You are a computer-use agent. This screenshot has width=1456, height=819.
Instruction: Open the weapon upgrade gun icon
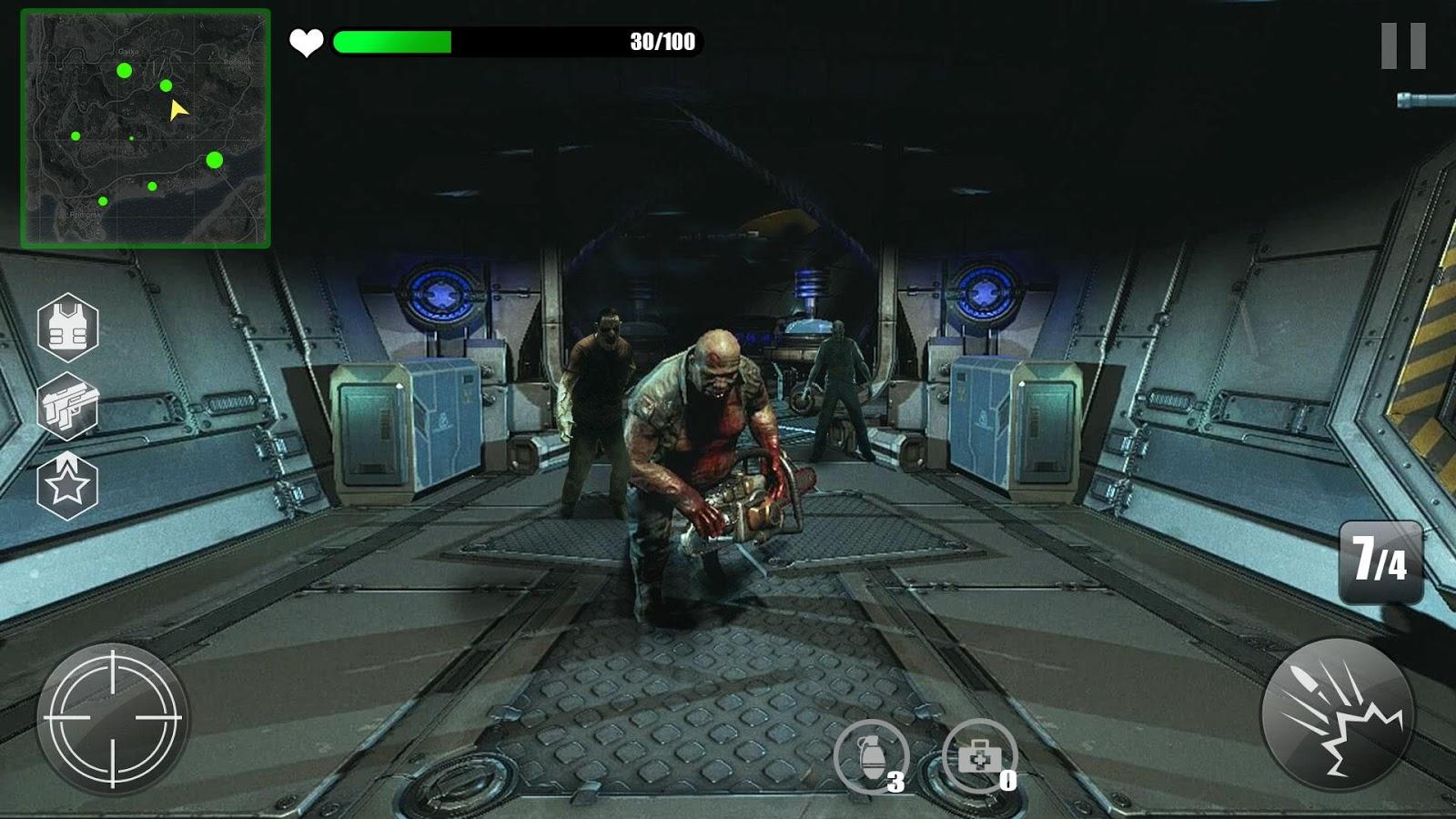click(x=67, y=406)
